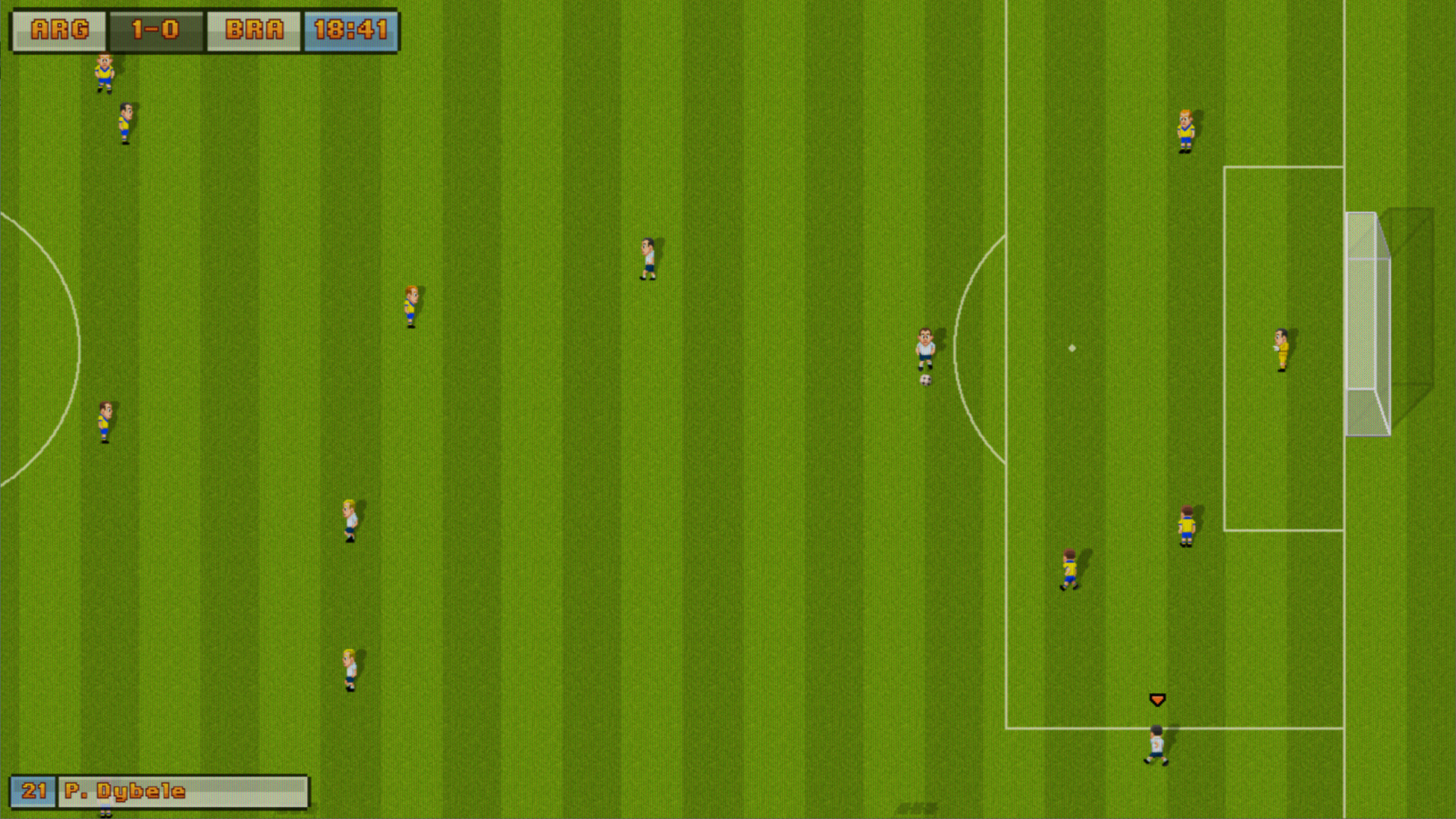The height and width of the screenshot is (819, 1456).
Task: Click the 18:41 match timer
Action: (350, 29)
